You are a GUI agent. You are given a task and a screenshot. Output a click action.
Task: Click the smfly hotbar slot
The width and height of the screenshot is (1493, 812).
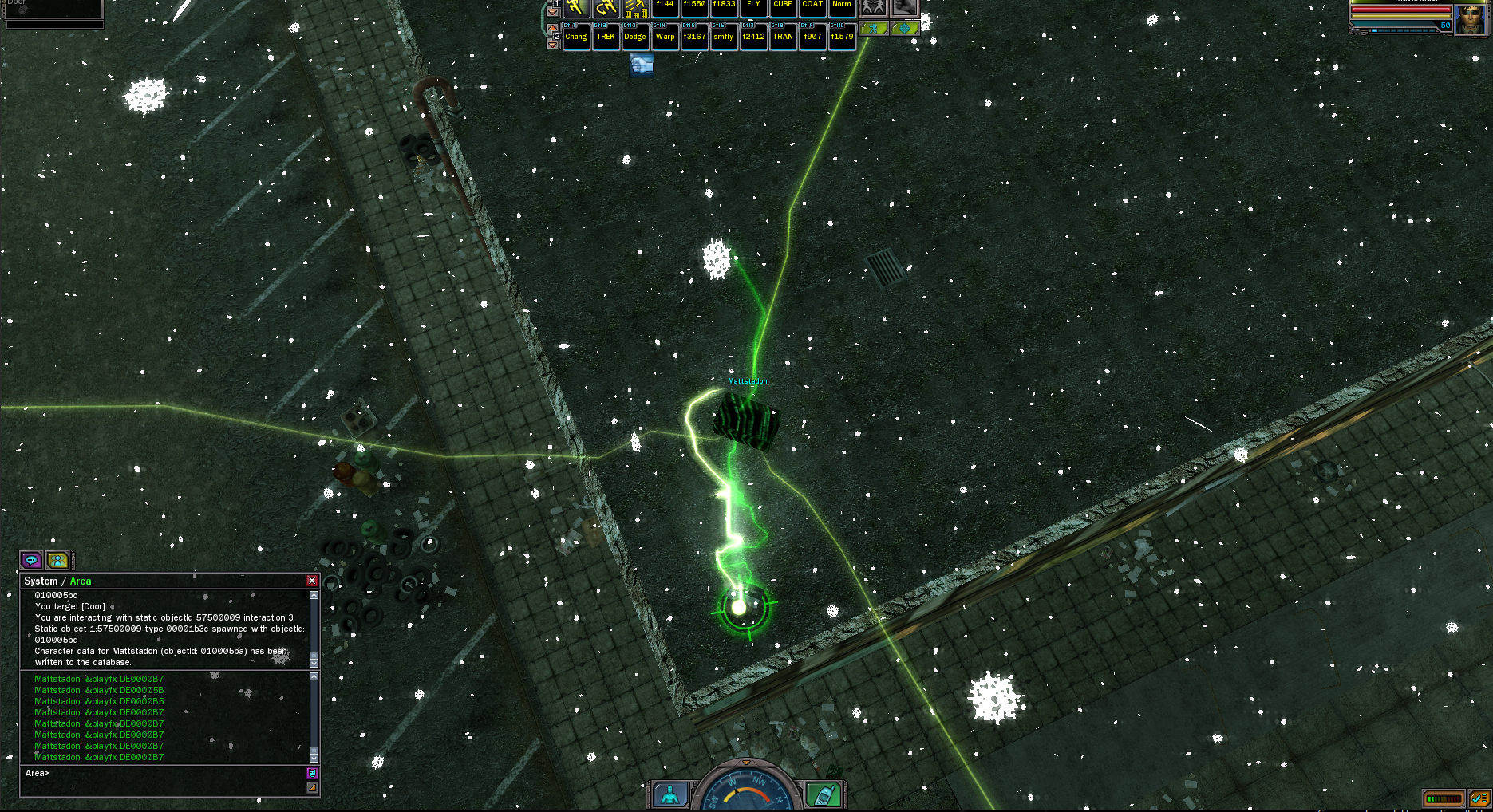pyautogui.click(x=724, y=37)
